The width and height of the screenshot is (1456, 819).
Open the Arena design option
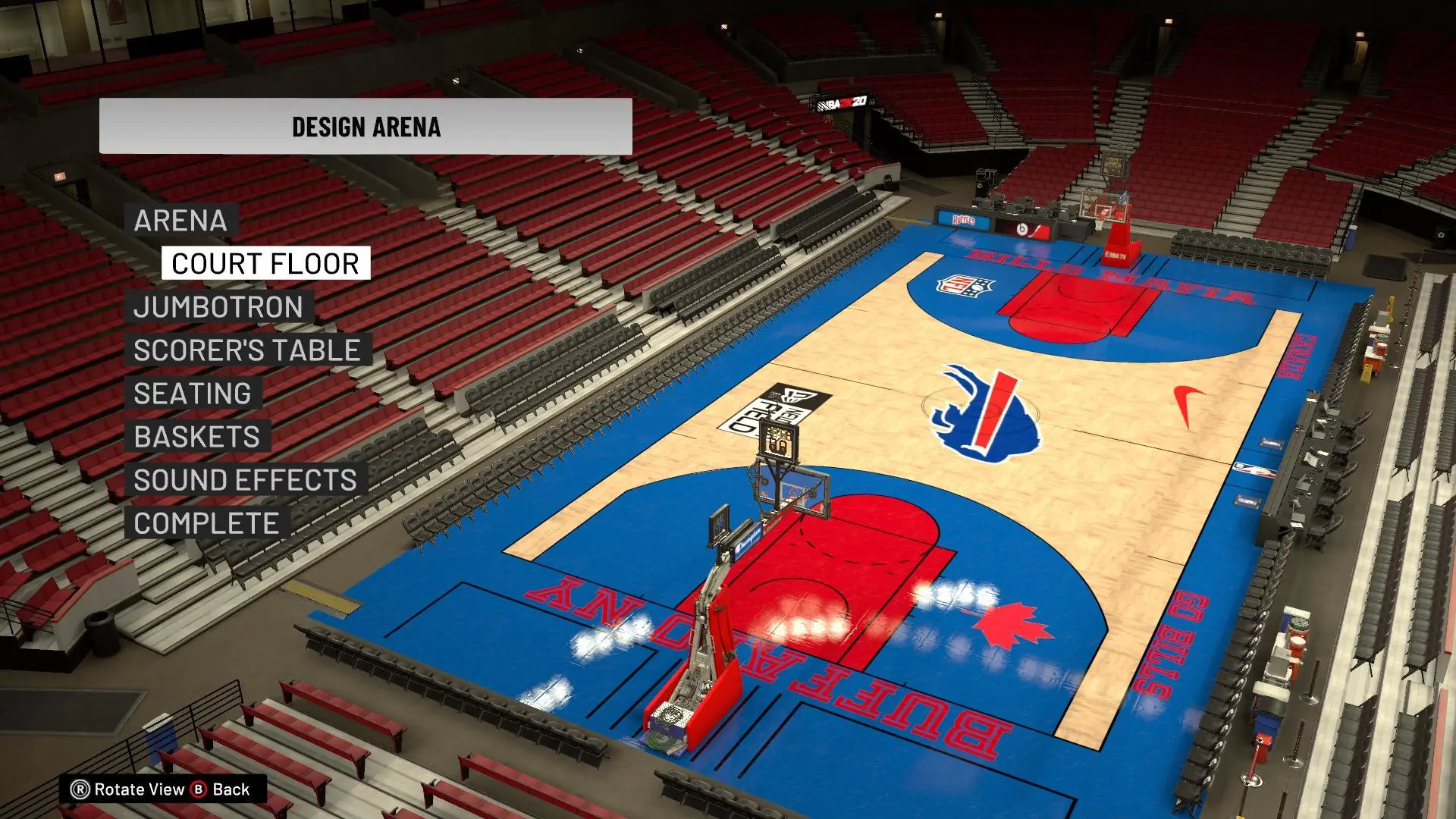180,221
